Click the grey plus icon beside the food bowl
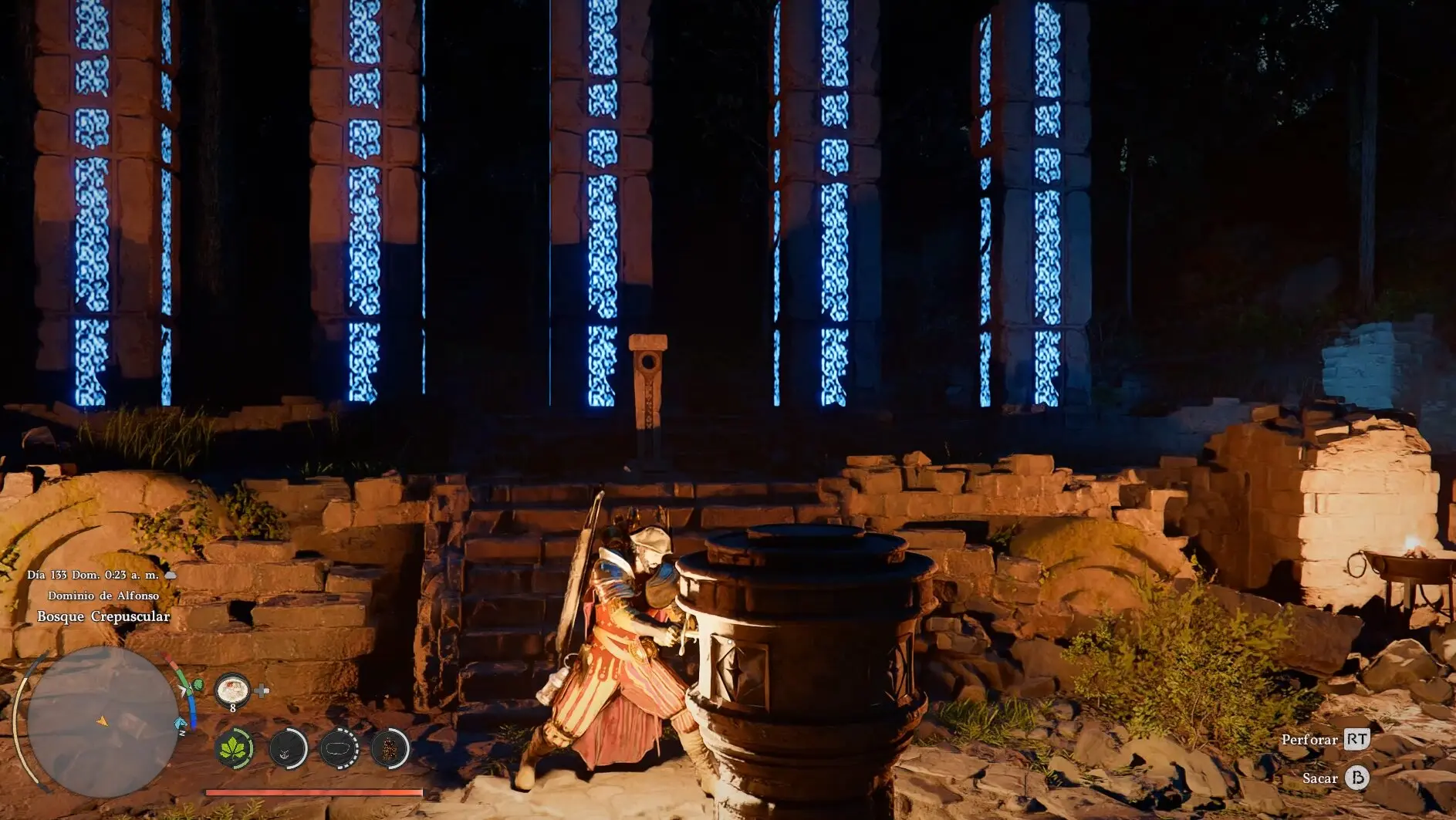The image size is (1456, 820). 262,690
